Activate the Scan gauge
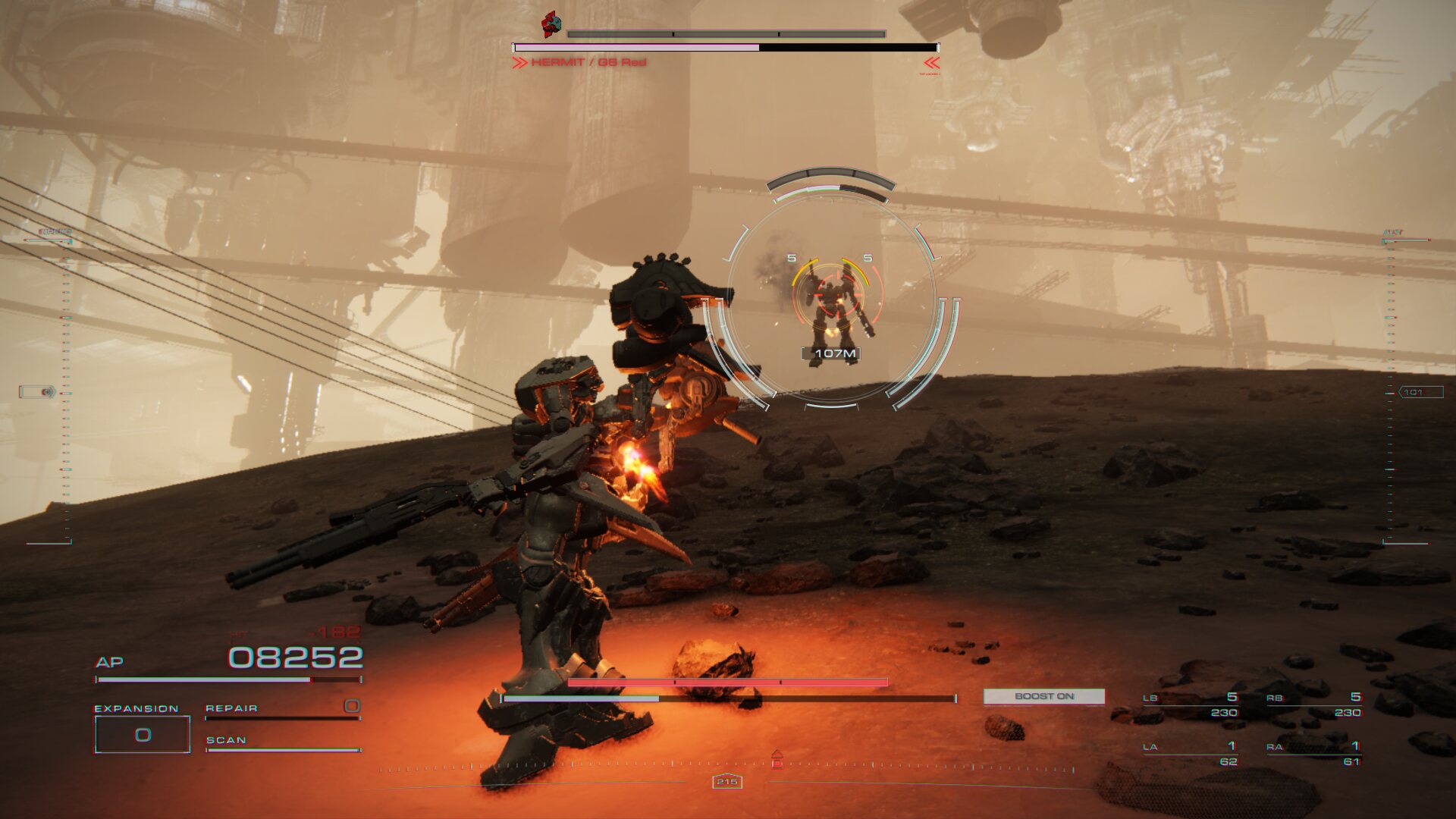1456x819 pixels. (x=282, y=743)
